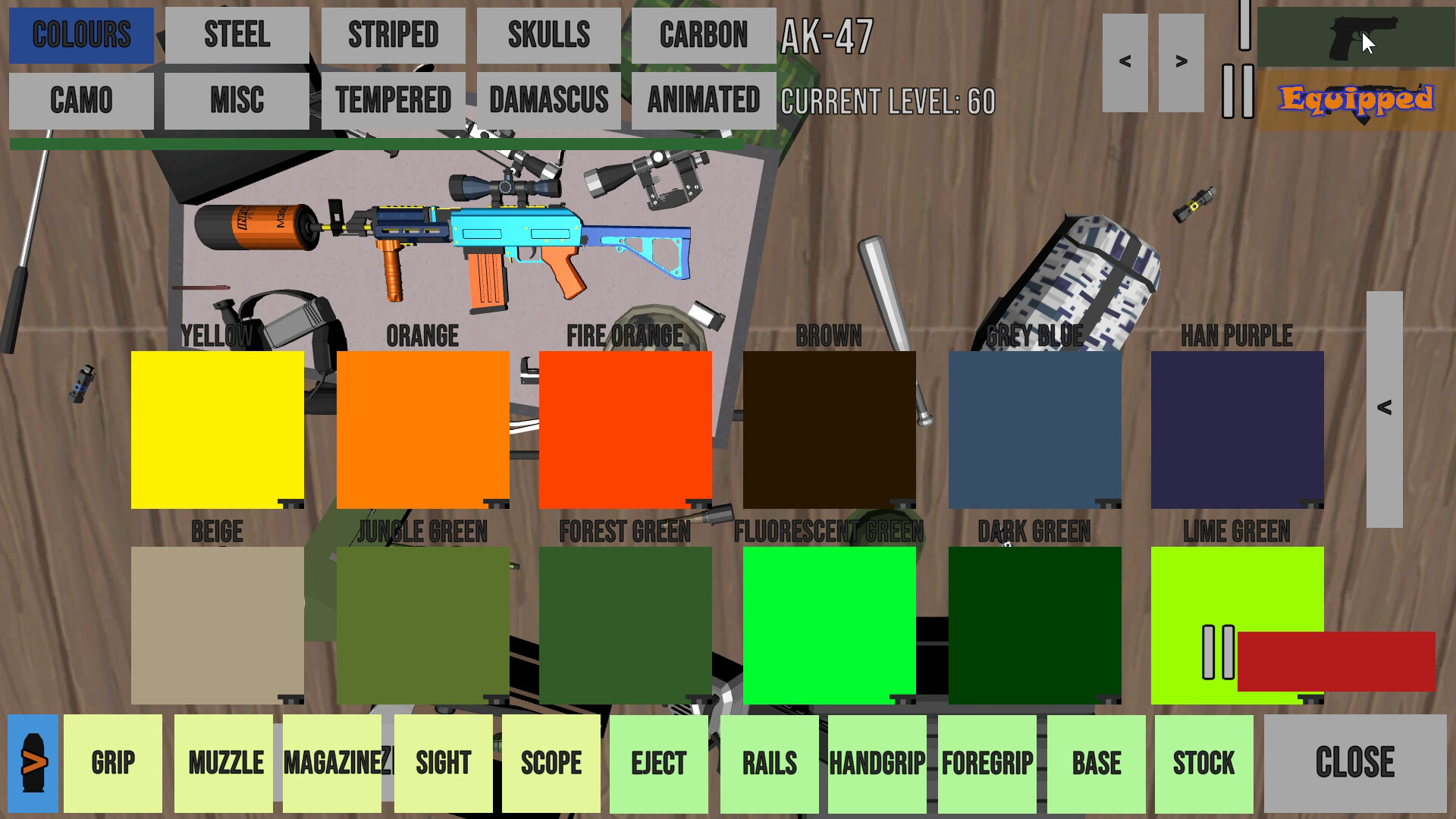Image resolution: width=1456 pixels, height=819 pixels.
Task: Apply the Fluorescent Green color swatch
Action: coord(830,626)
